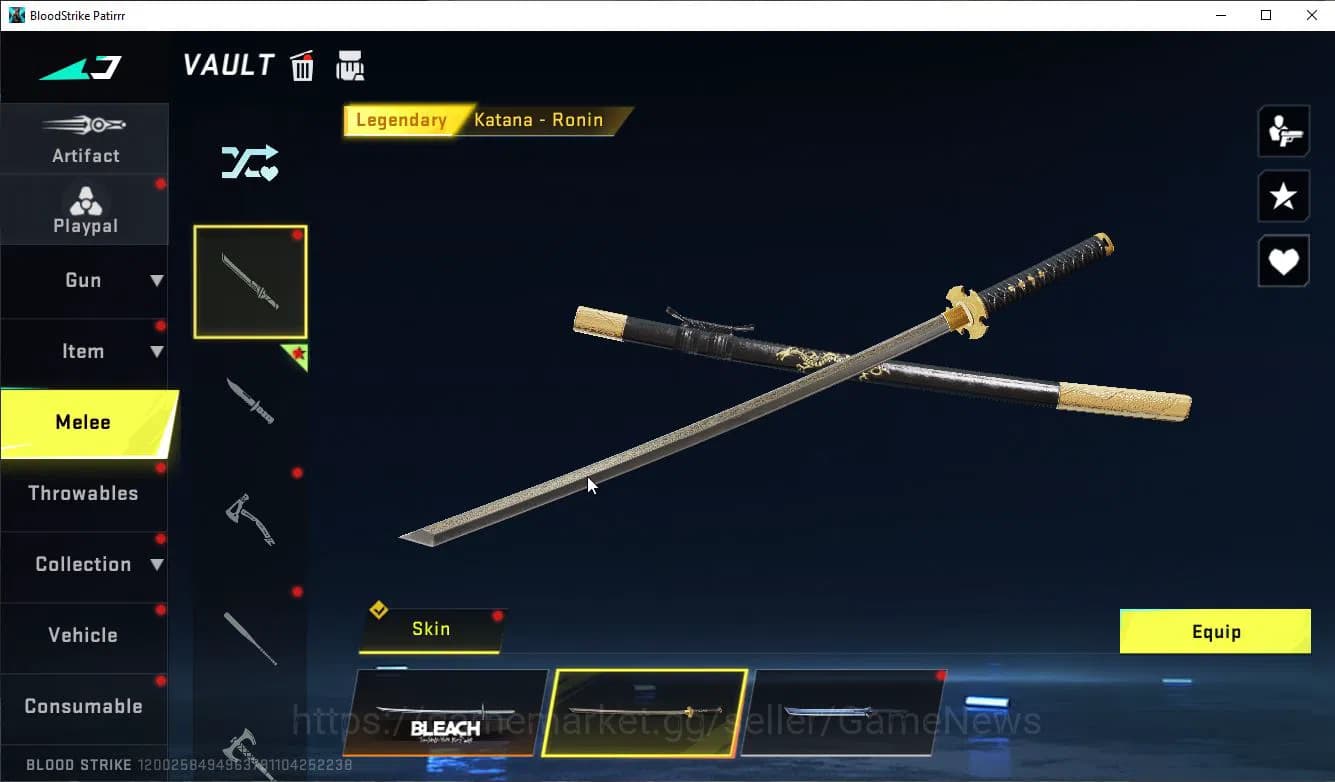1335x782 pixels.
Task: Open the character loadout icon on the right
Action: point(1283,130)
